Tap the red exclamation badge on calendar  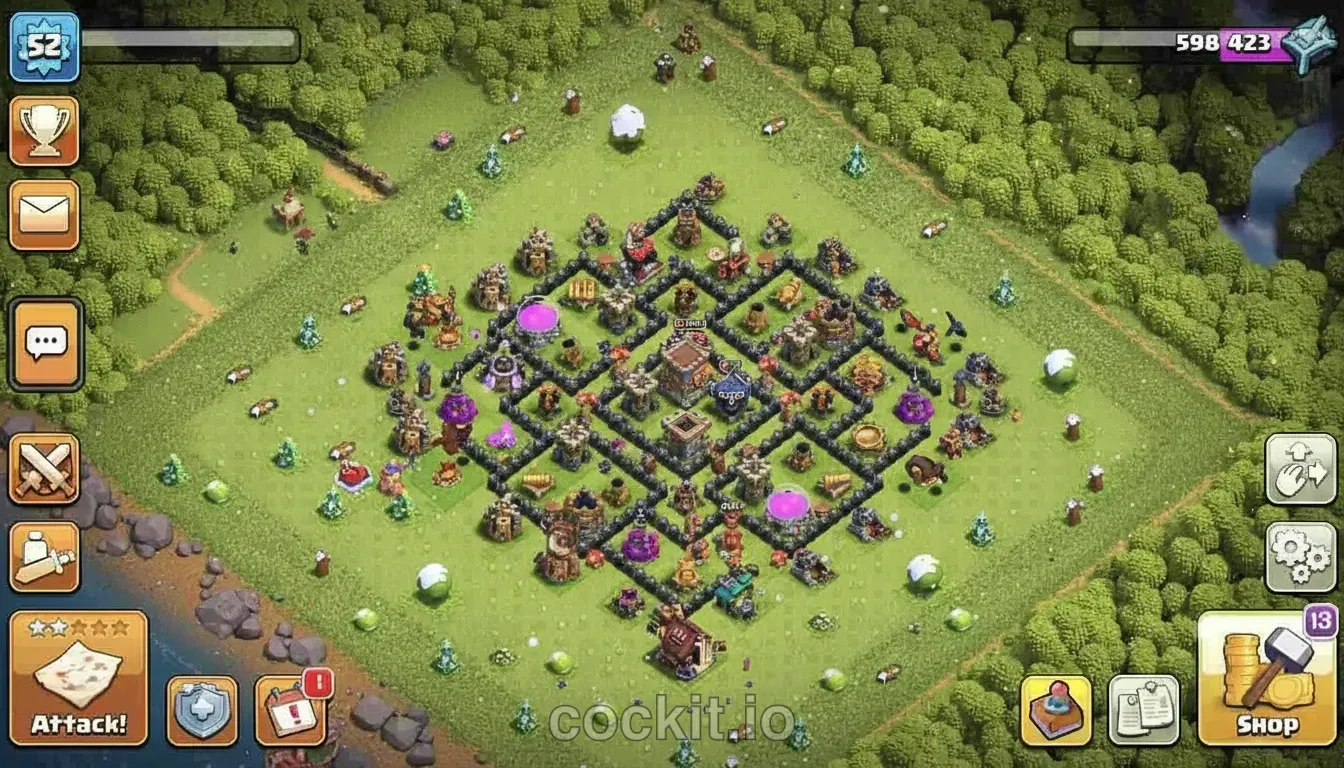click(x=316, y=685)
